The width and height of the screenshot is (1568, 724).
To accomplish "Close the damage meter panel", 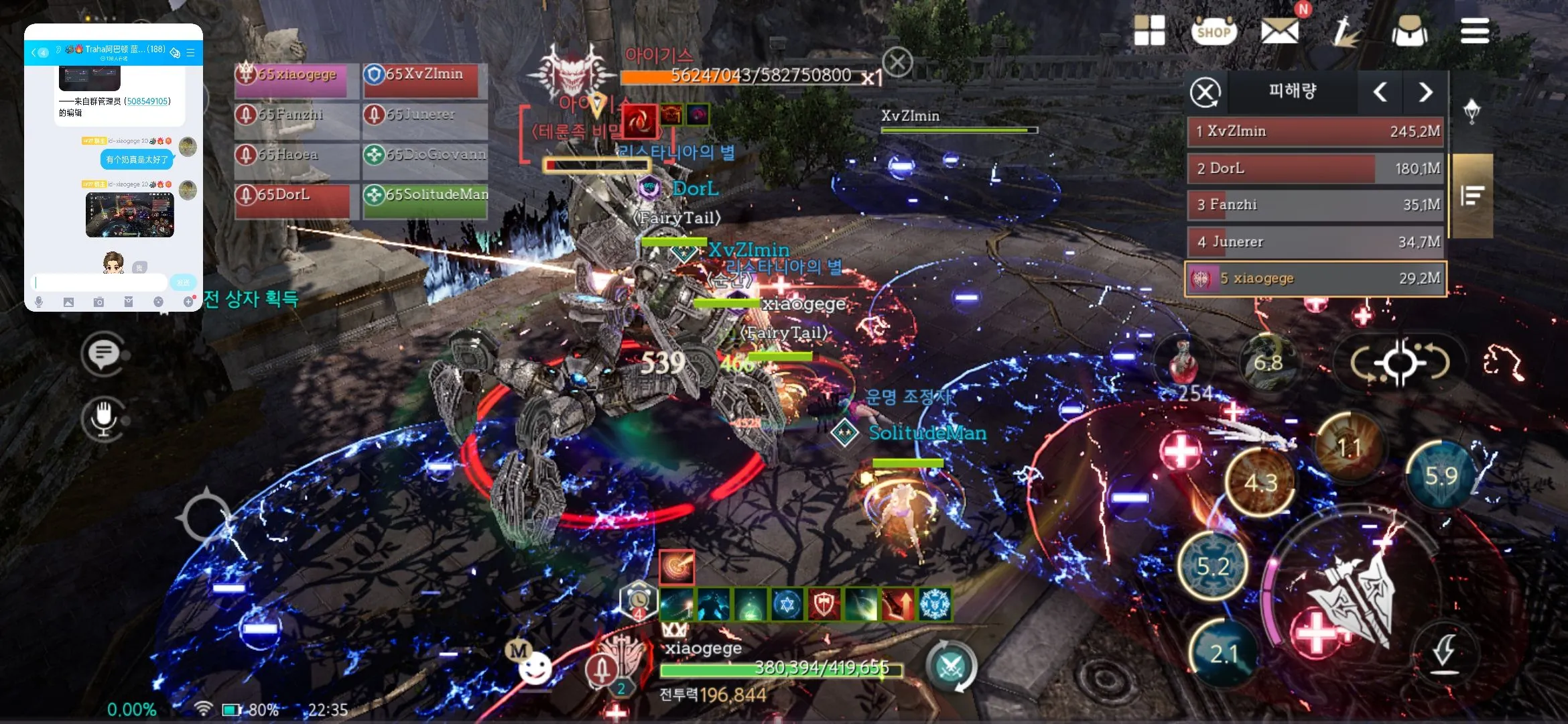I will click(1205, 93).
